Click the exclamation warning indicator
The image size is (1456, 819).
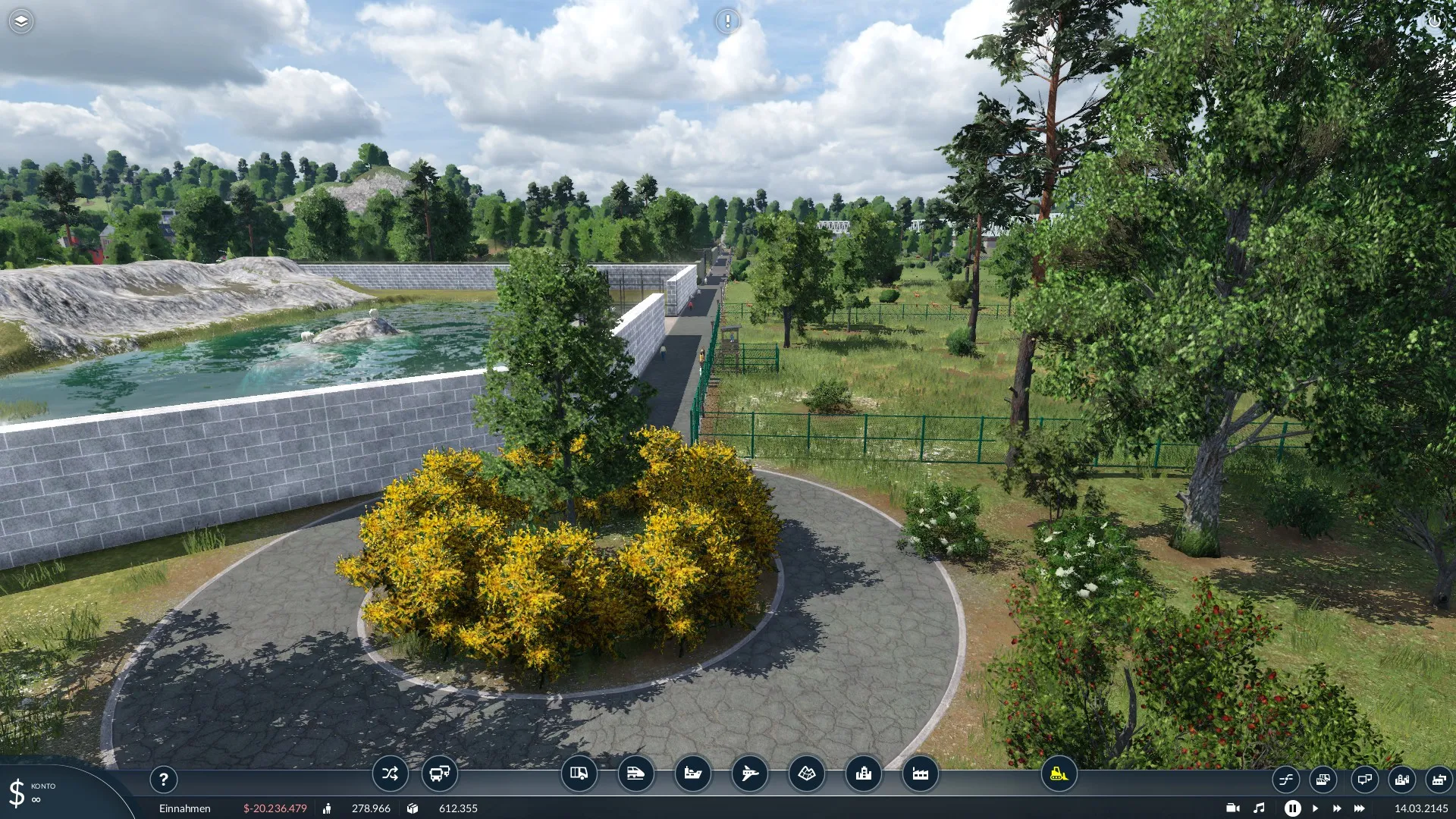tap(727, 21)
